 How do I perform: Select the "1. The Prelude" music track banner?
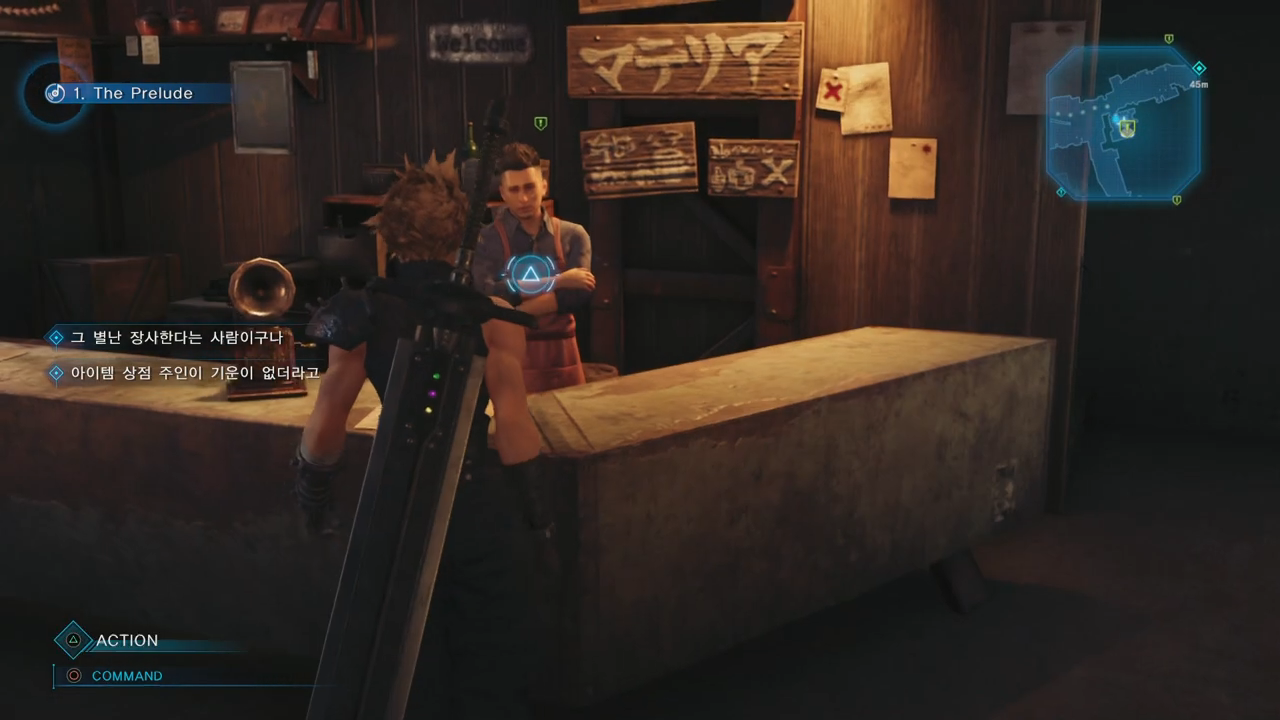coord(133,93)
